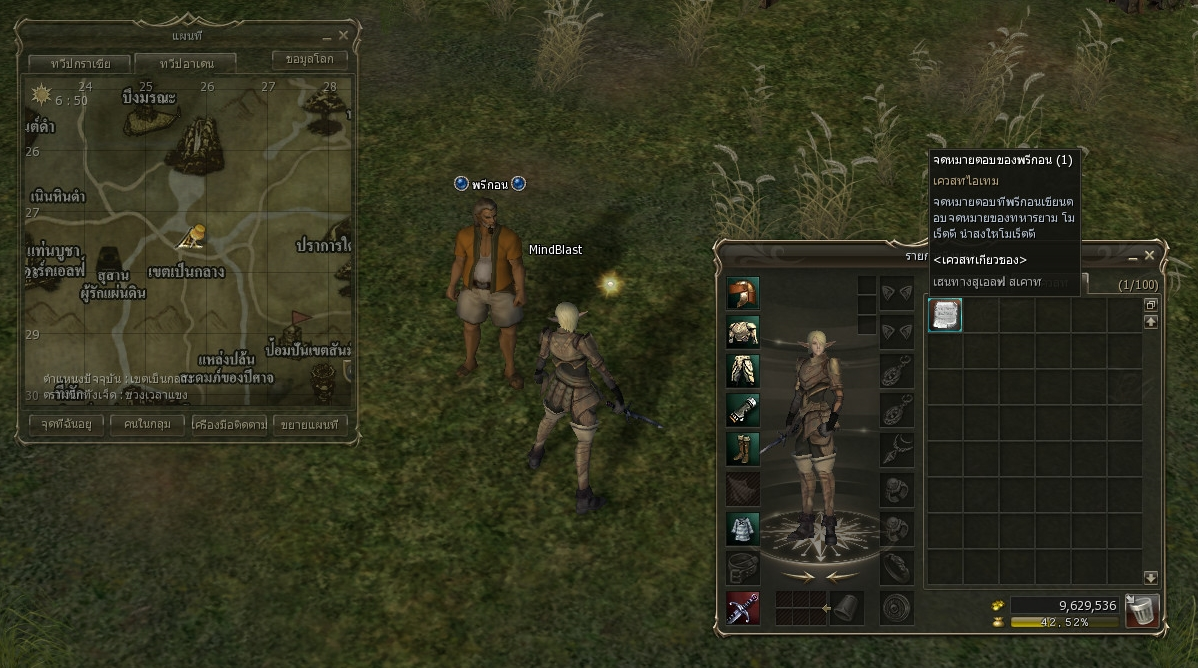Close the inventory window

[1149, 255]
